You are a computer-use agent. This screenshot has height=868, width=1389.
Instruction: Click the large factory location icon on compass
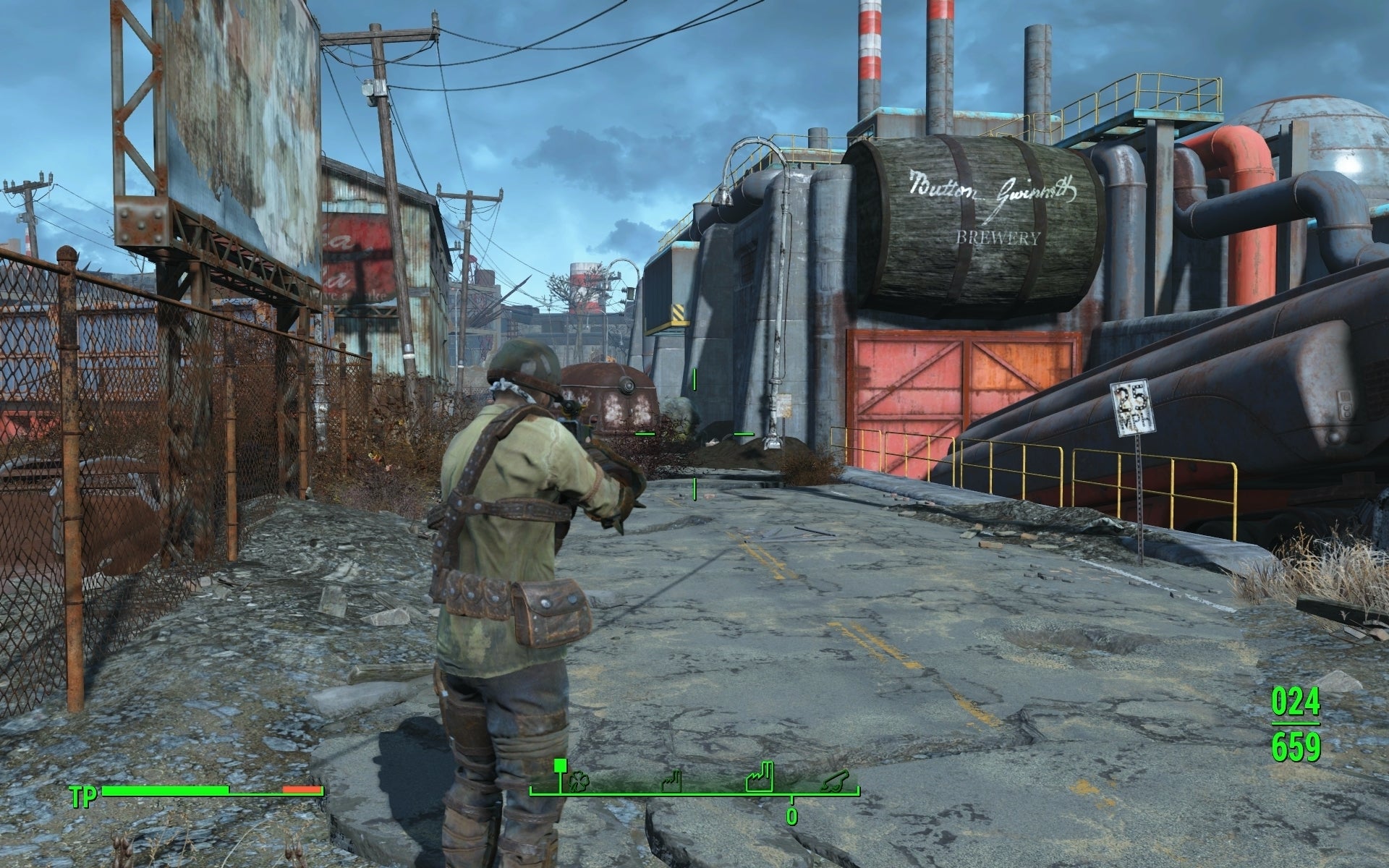pos(760,780)
